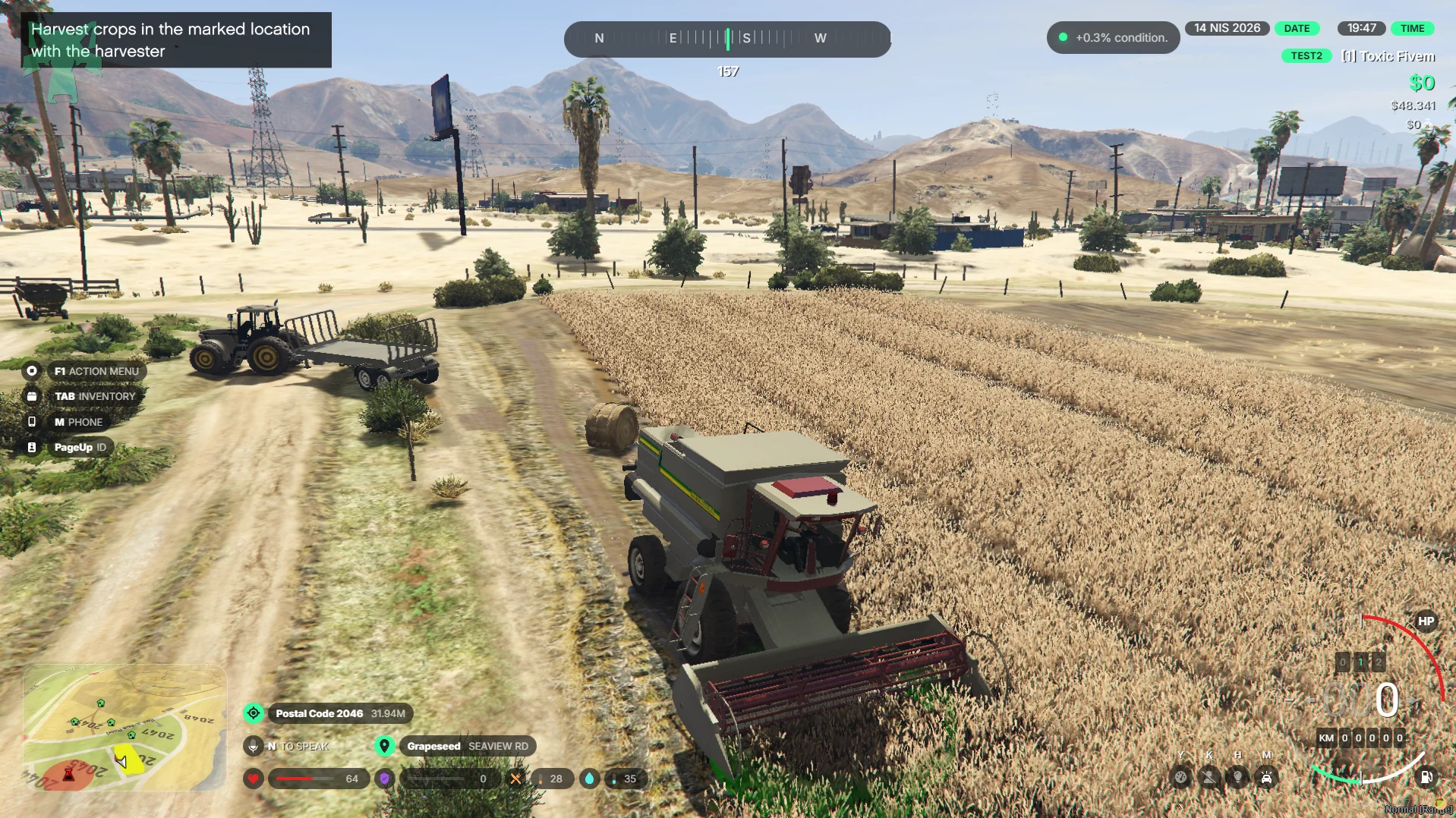Screen dimensions: 1456x818
Task: Select the red flask marker on minimap
Action: coord(68,774)
